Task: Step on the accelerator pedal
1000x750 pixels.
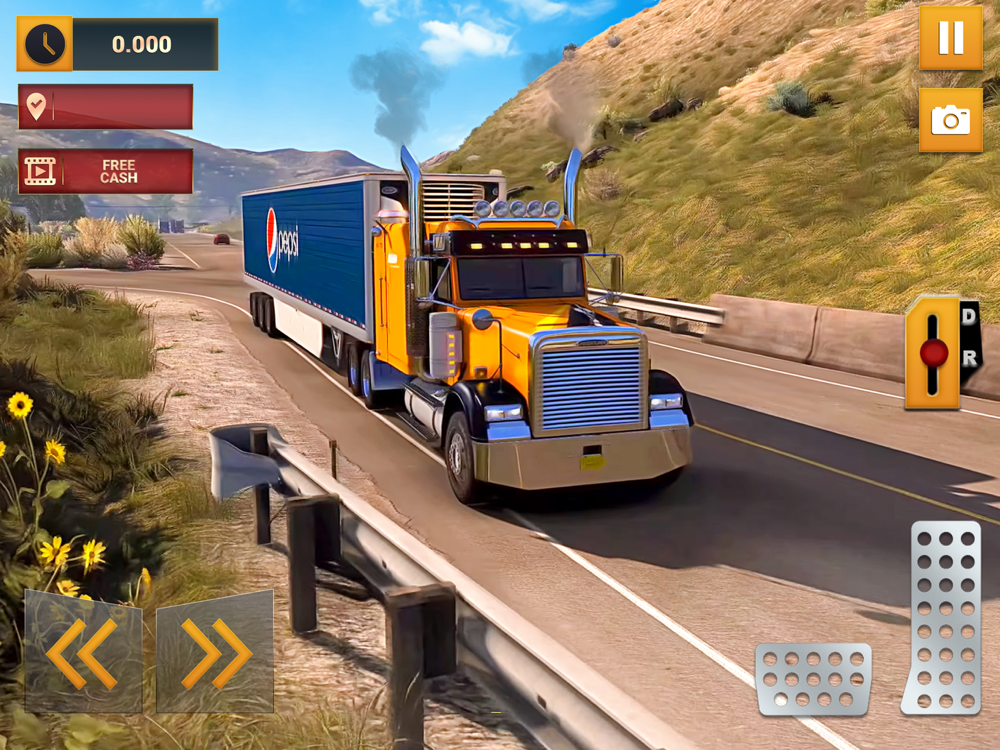Action: (x=942, y=616)
